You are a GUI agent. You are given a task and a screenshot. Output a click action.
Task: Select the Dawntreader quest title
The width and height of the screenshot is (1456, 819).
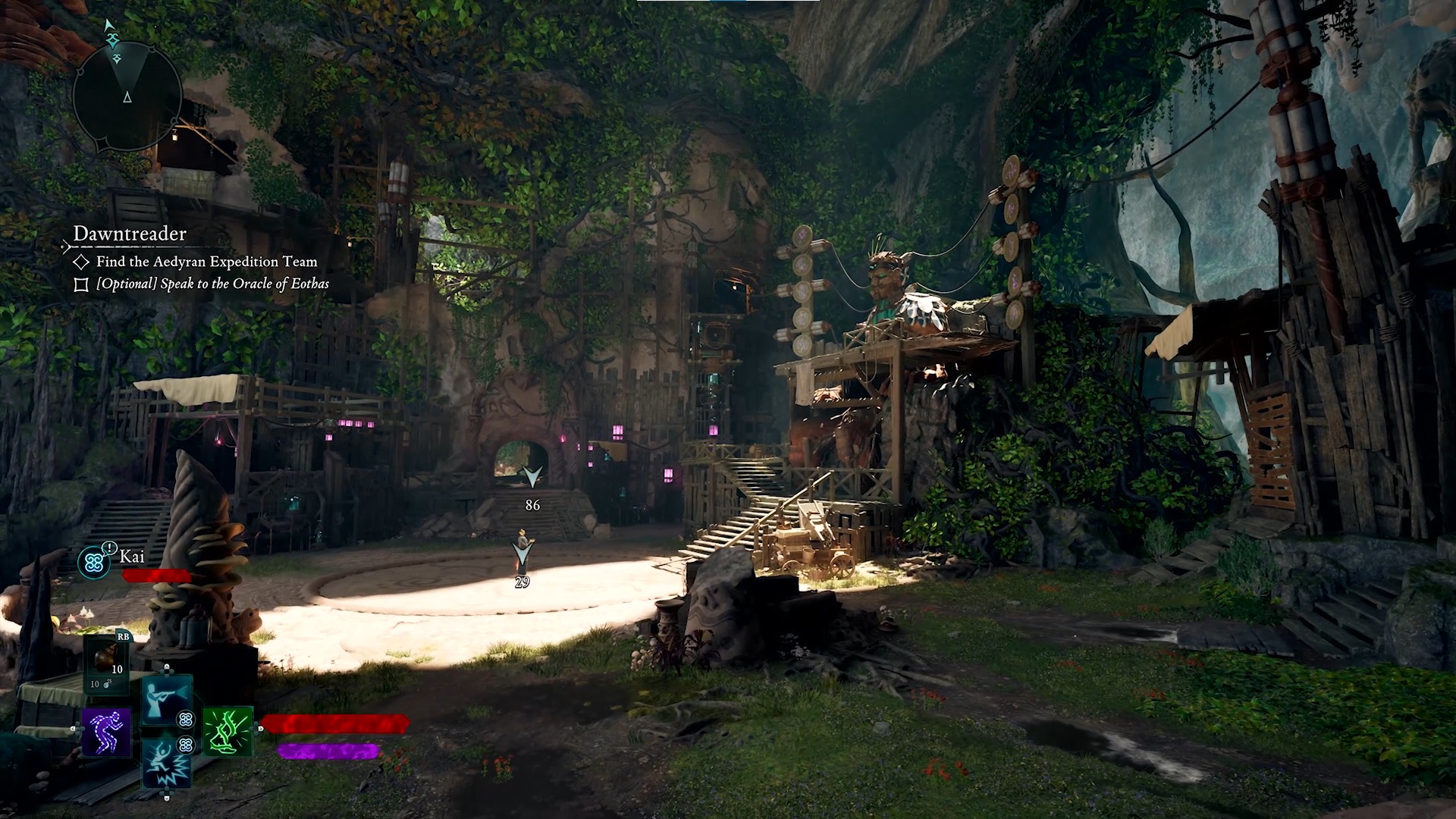click(130, 234)
